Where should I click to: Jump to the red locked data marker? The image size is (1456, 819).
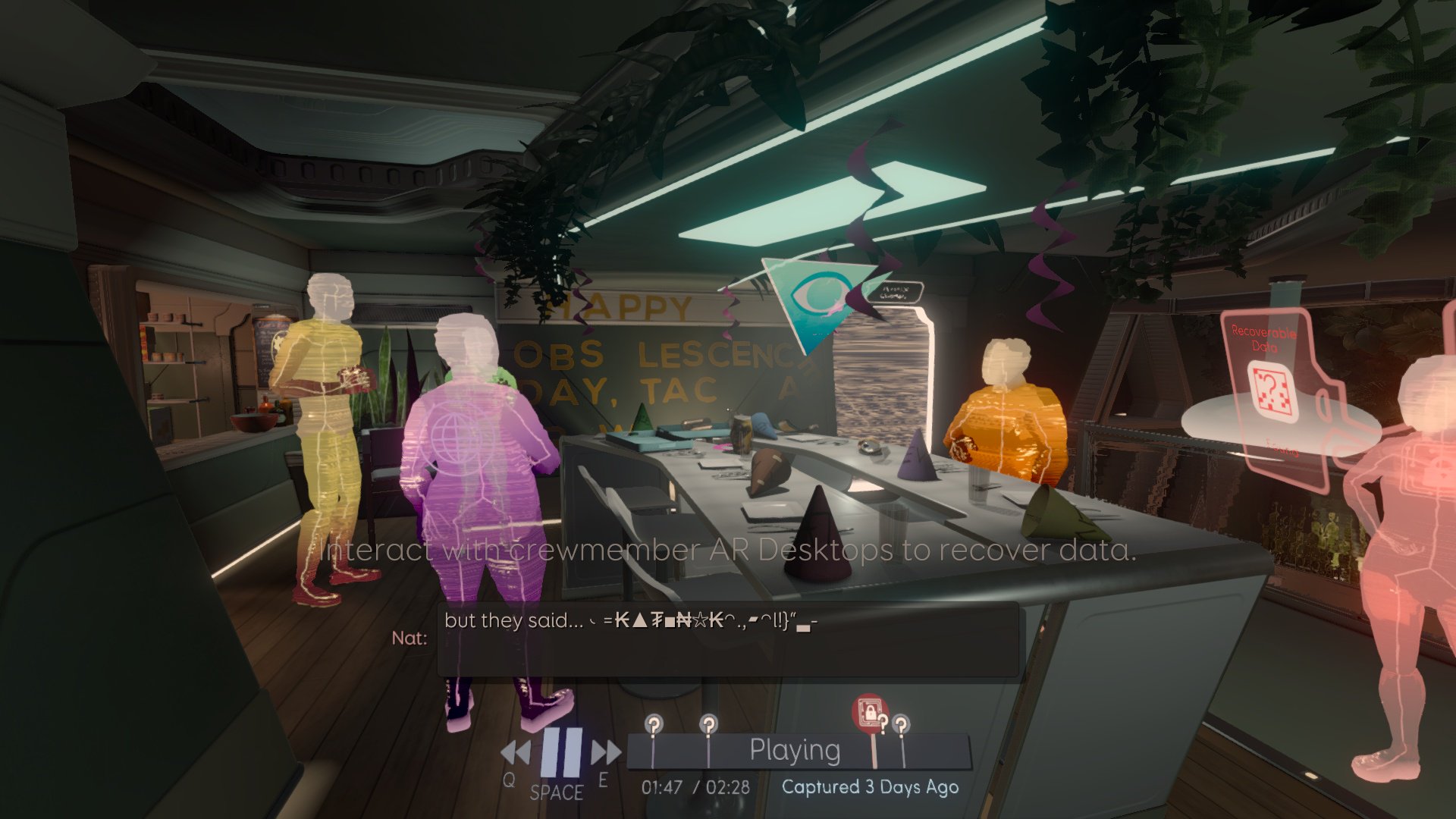(x=870, y=714)
